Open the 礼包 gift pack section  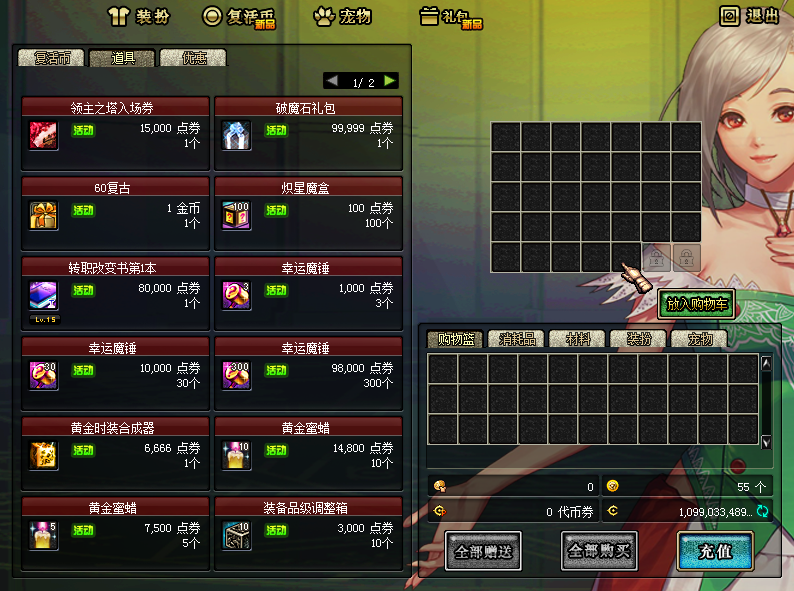[x=450, y=16]
